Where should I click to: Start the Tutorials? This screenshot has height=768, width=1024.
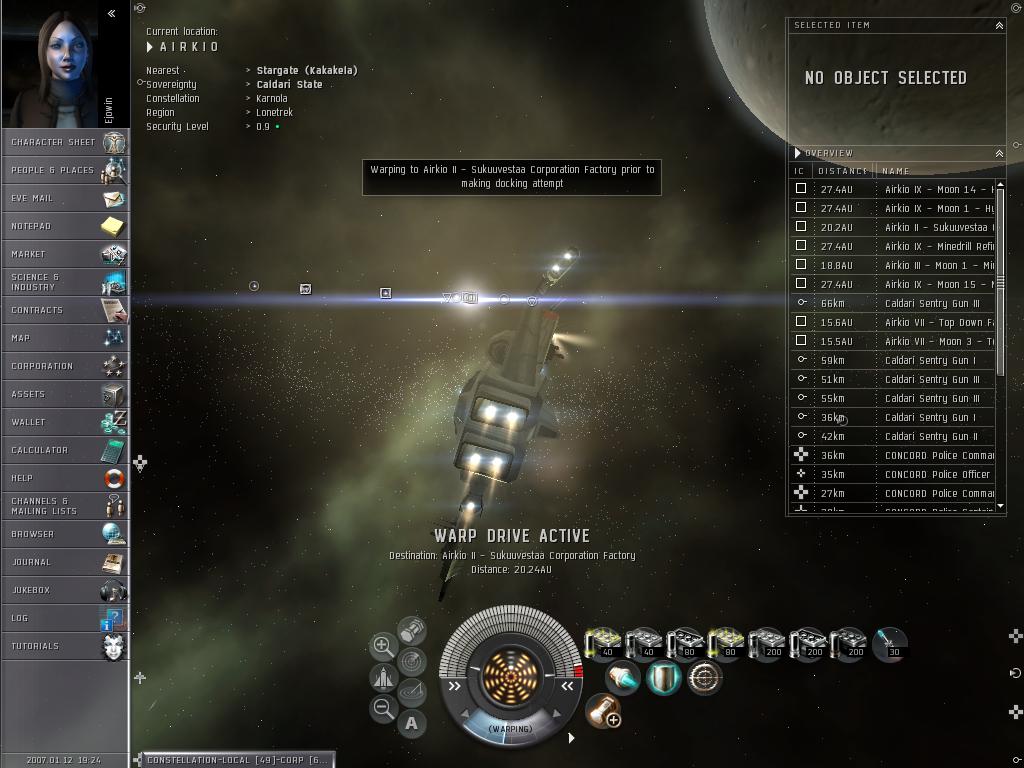pyautogui.click(x=64, y=646)
